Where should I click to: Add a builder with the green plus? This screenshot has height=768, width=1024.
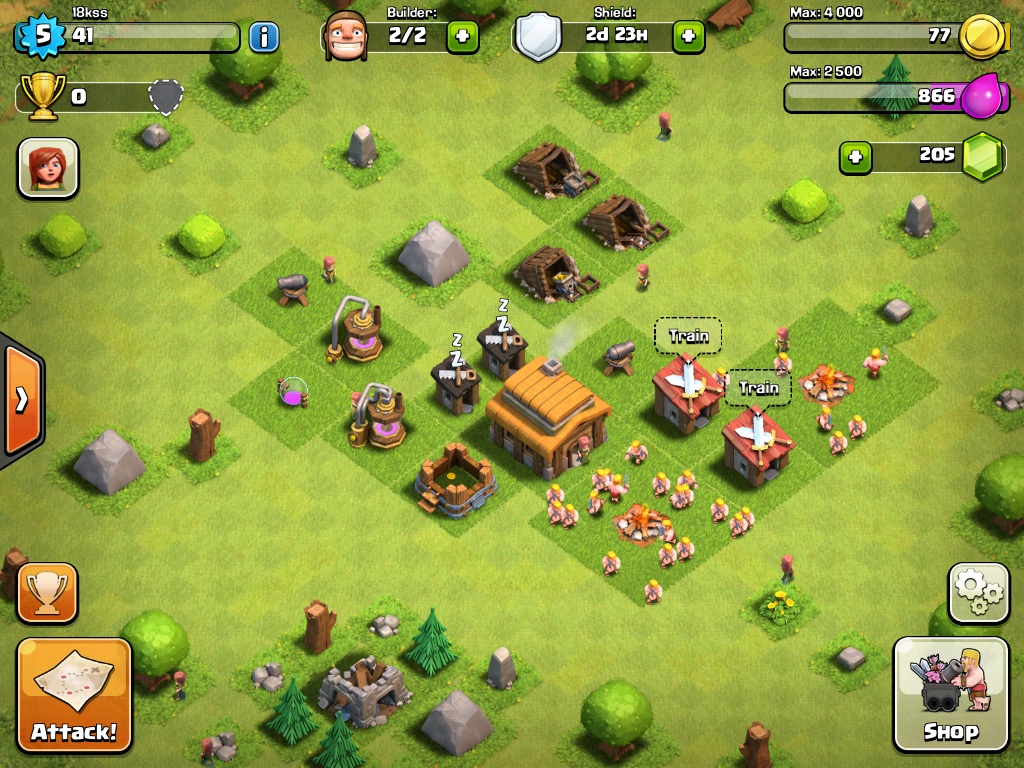(462, 37)
